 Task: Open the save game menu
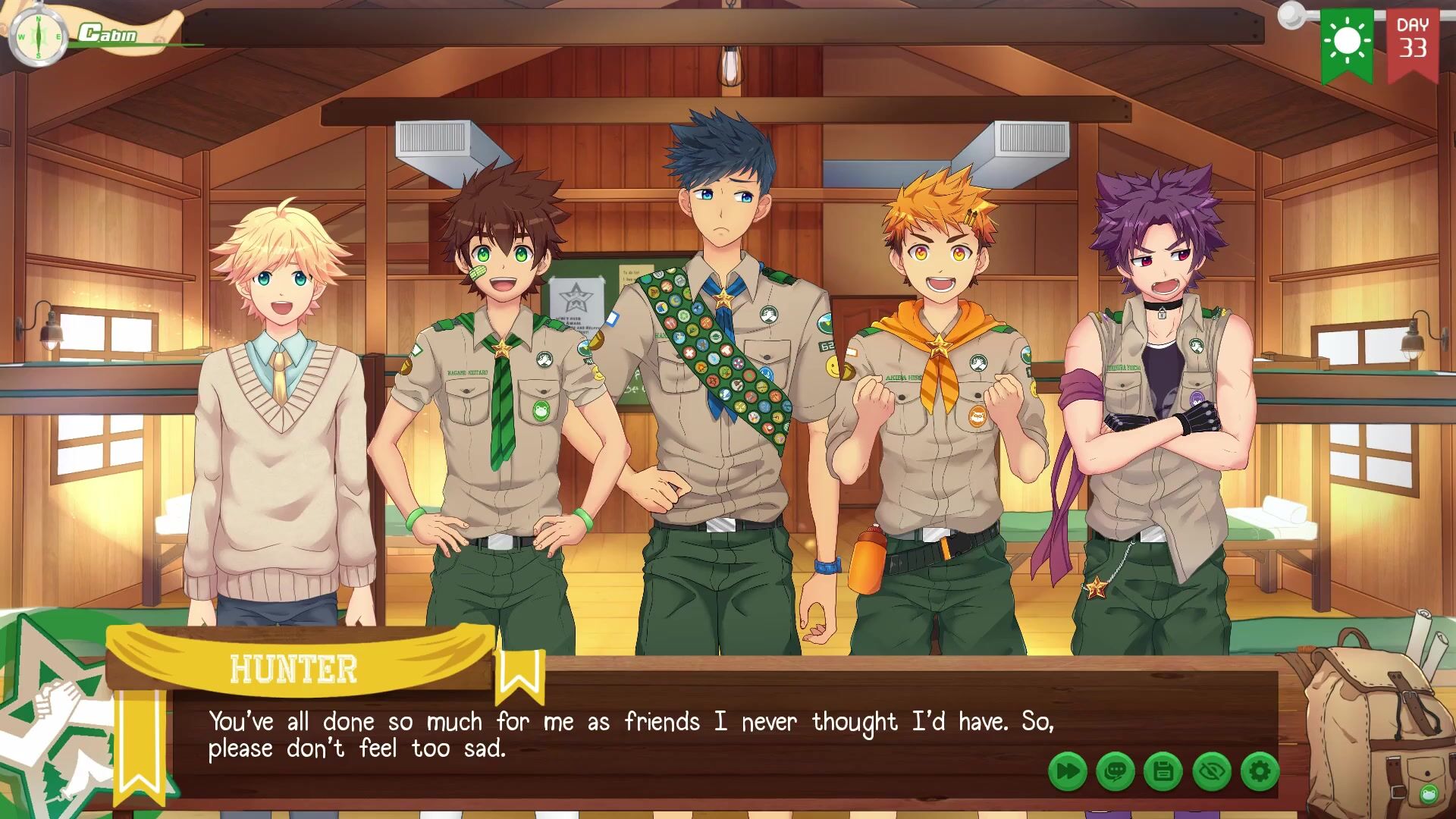tap(1163, 772)
